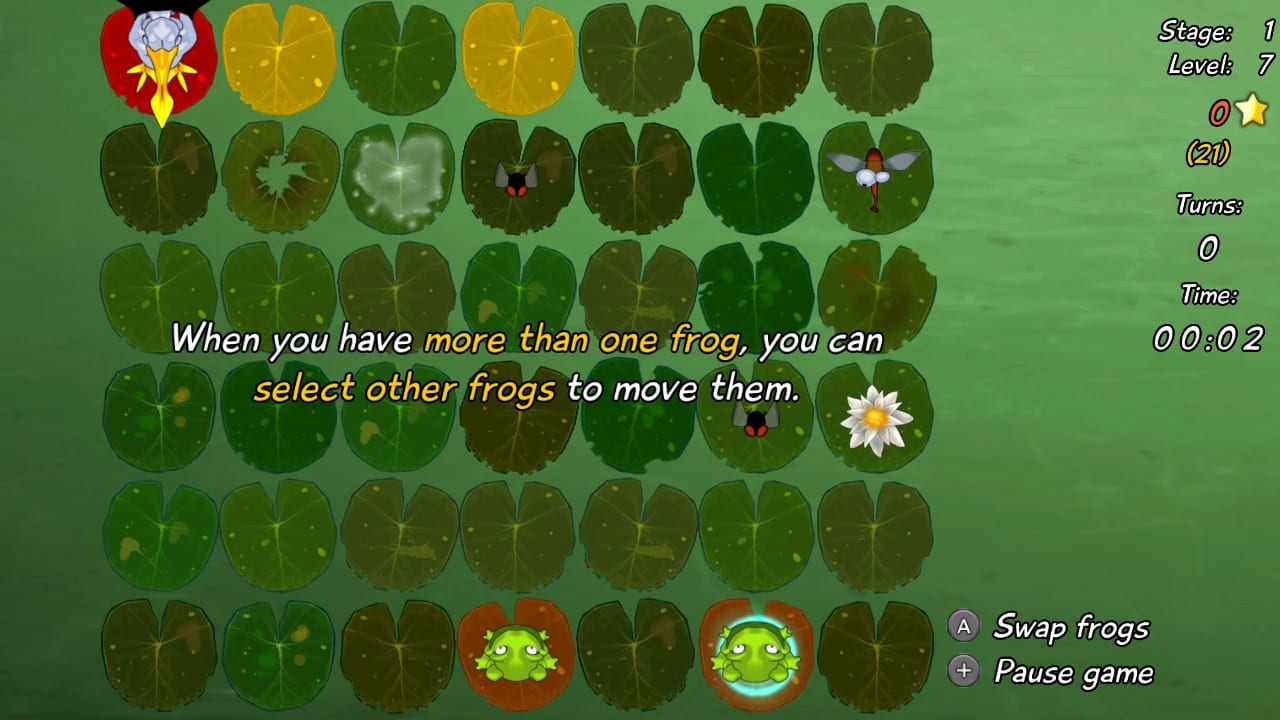Click the gold star next to the score
Image resolution: width=1280 pixels, height=720 pixels.
point(1253,112)
